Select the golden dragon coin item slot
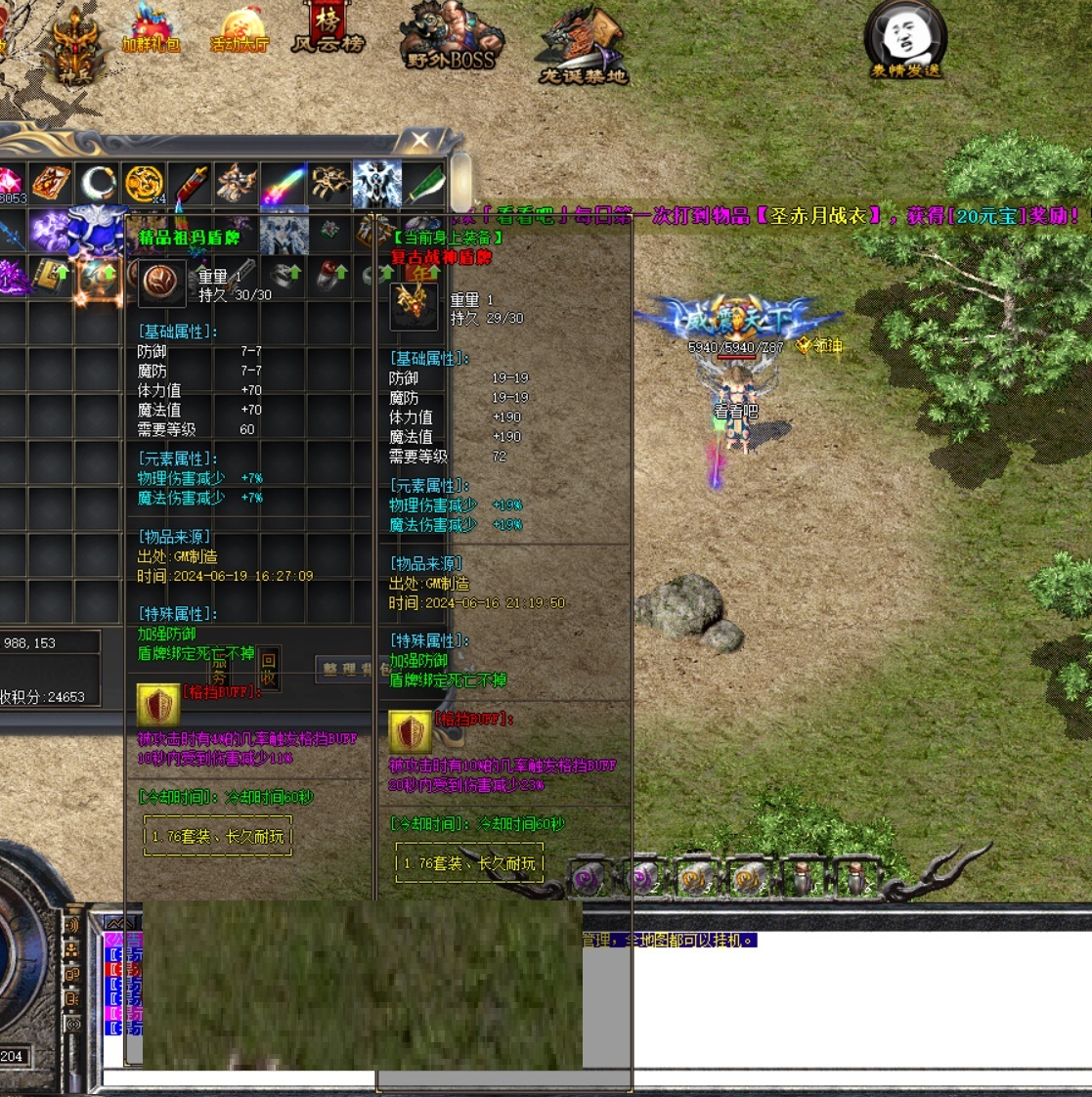 click(x=144, y=184)
